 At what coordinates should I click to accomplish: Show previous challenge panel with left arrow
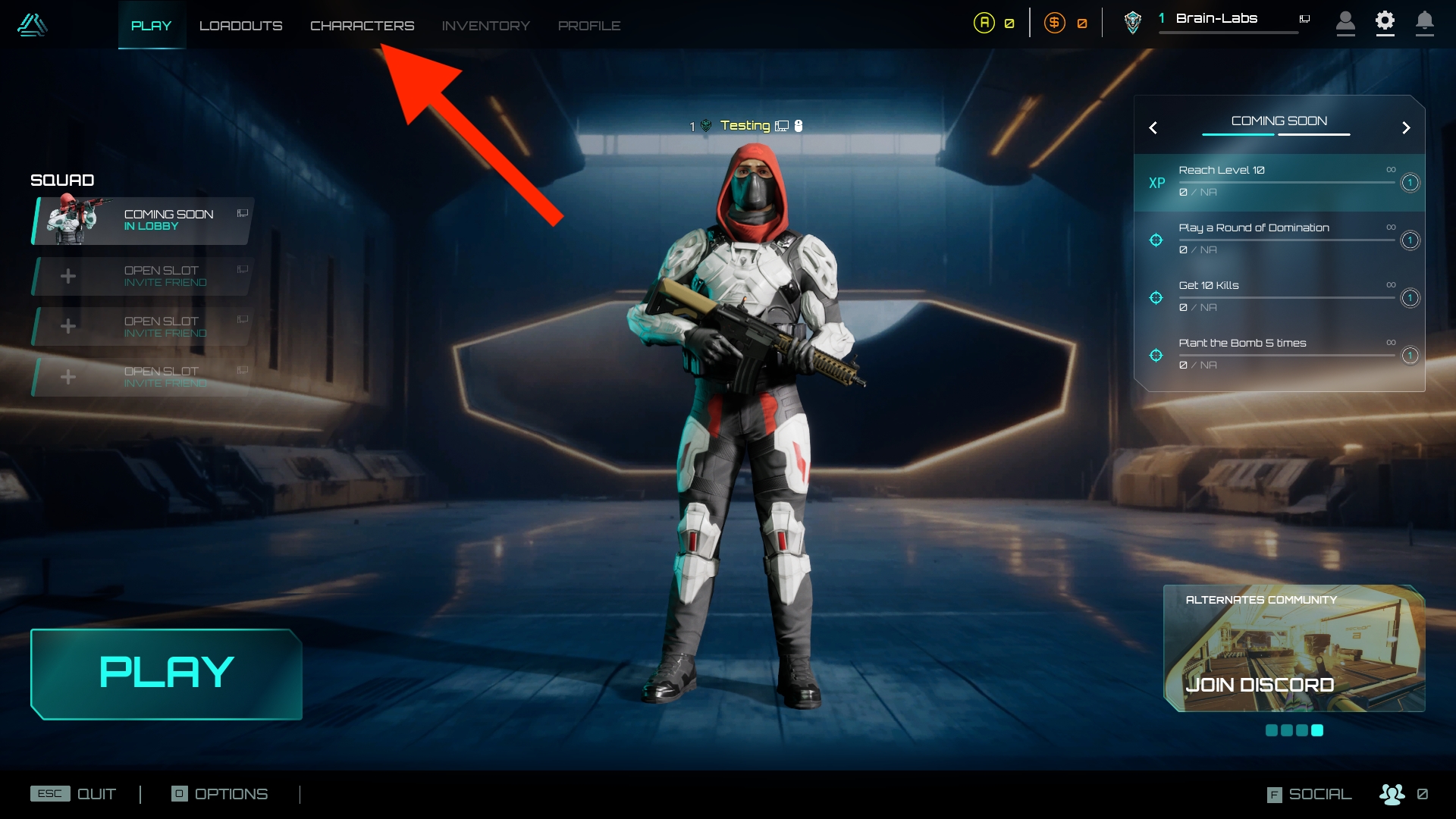(1153, 128)
